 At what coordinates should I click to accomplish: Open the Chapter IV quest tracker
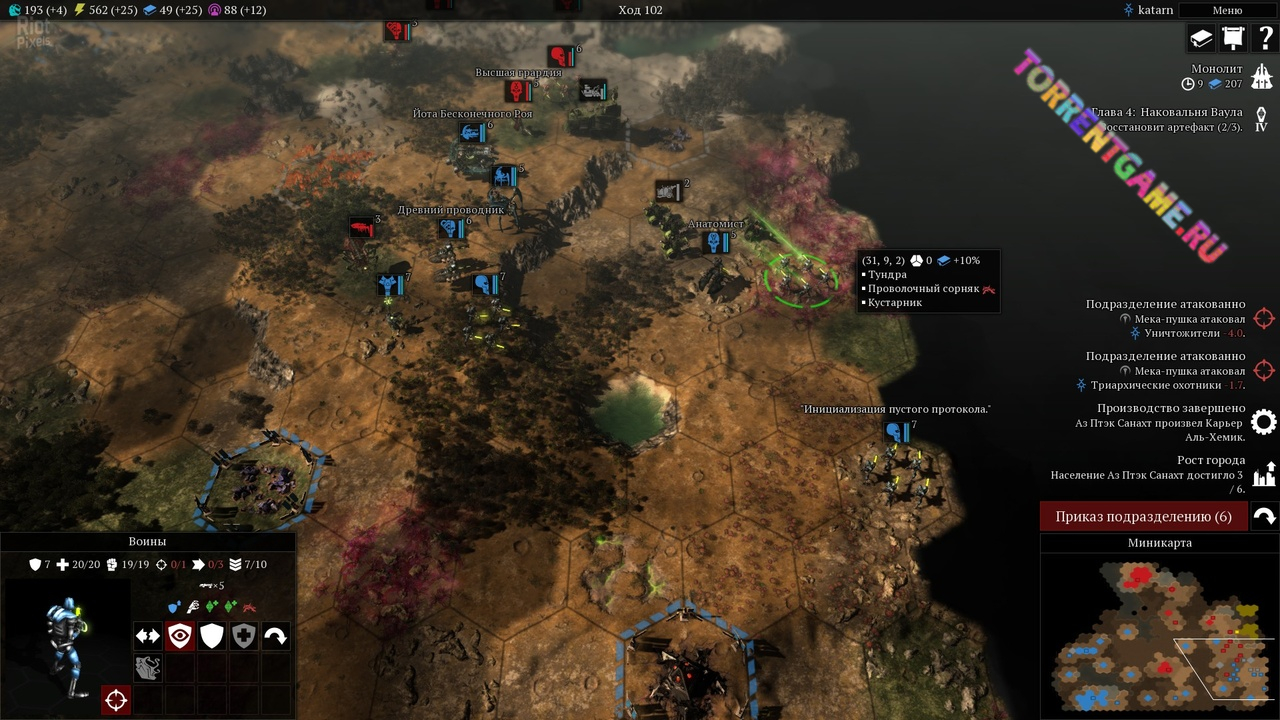pyautogui.click(x=1262, y=120)
